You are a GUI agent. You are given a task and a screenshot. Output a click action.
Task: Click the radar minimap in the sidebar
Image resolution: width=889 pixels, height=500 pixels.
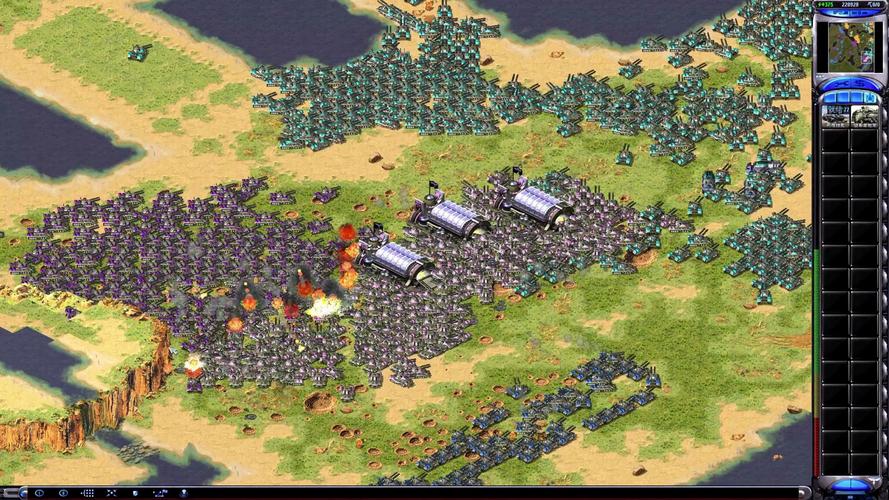coord(848,44)
